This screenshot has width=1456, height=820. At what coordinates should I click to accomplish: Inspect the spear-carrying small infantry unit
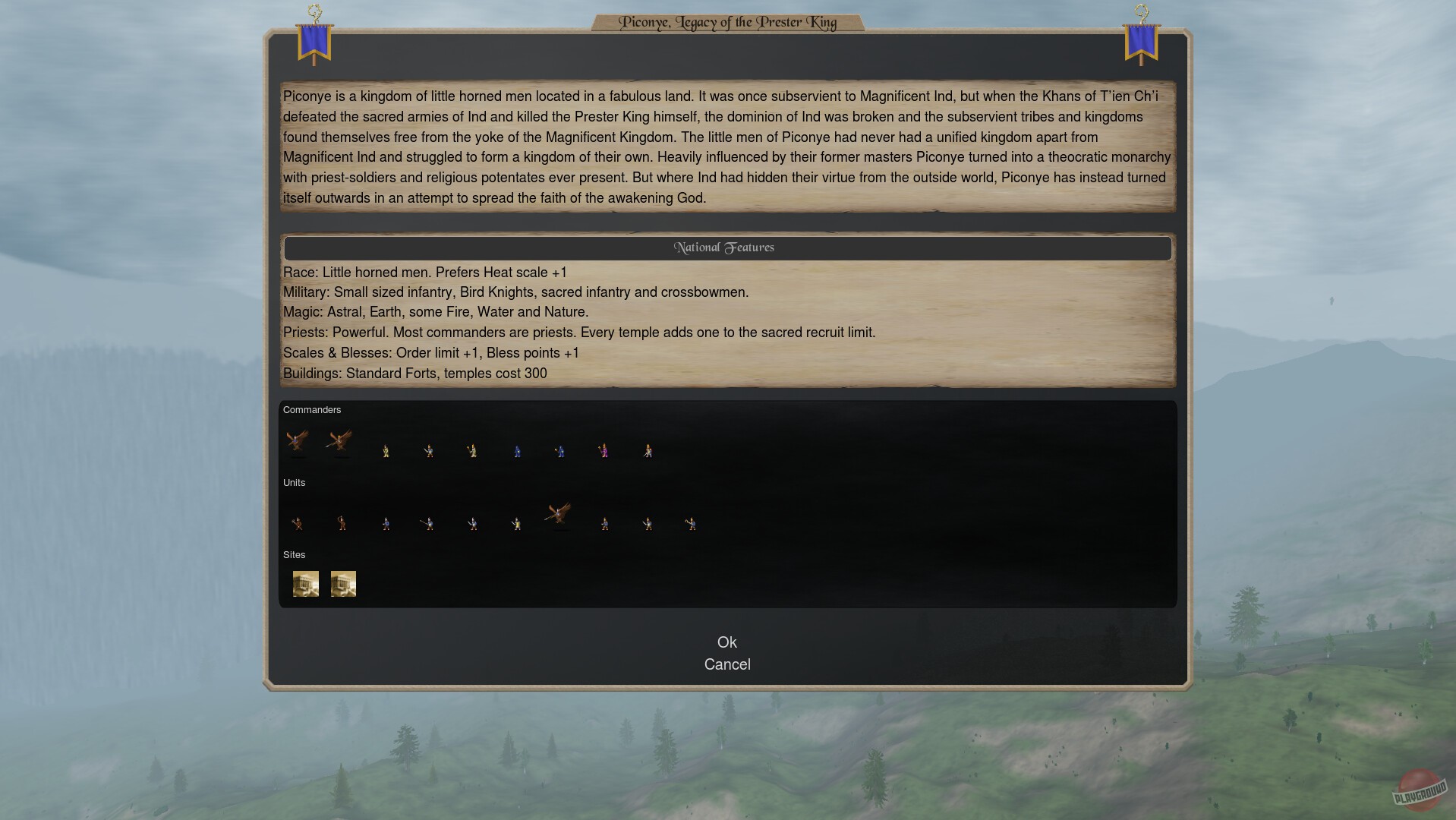point(429,524)
